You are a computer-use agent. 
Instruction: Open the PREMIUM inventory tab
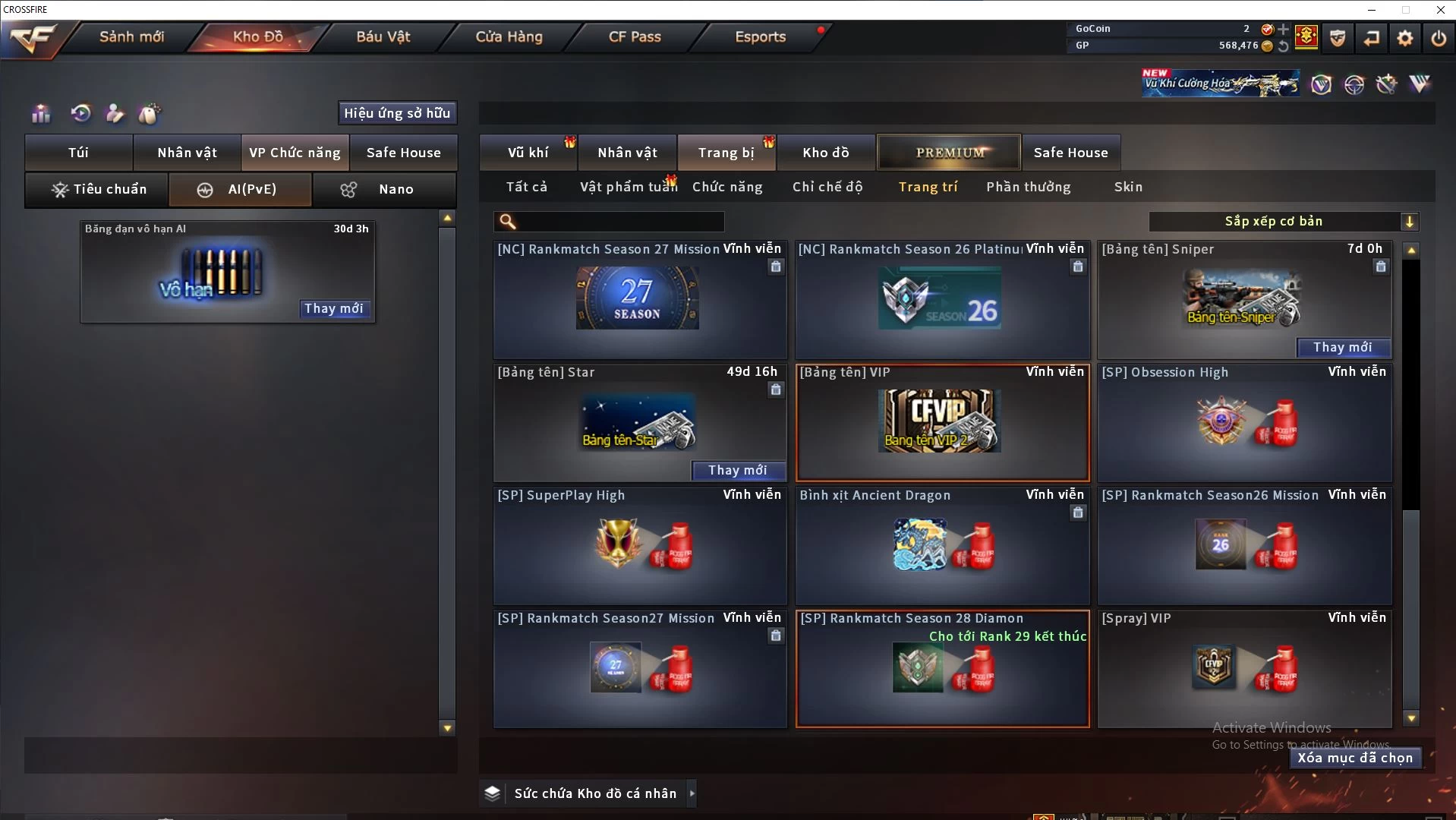point(950,153)
